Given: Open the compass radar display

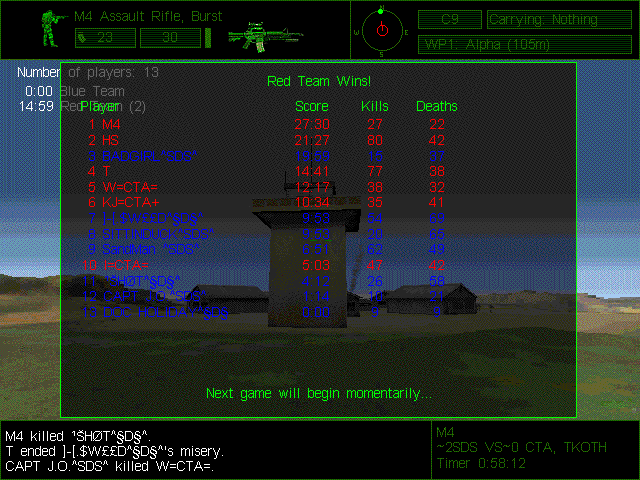Looking at the screenshot, I should pyautogui.click(x=381, y=28).
